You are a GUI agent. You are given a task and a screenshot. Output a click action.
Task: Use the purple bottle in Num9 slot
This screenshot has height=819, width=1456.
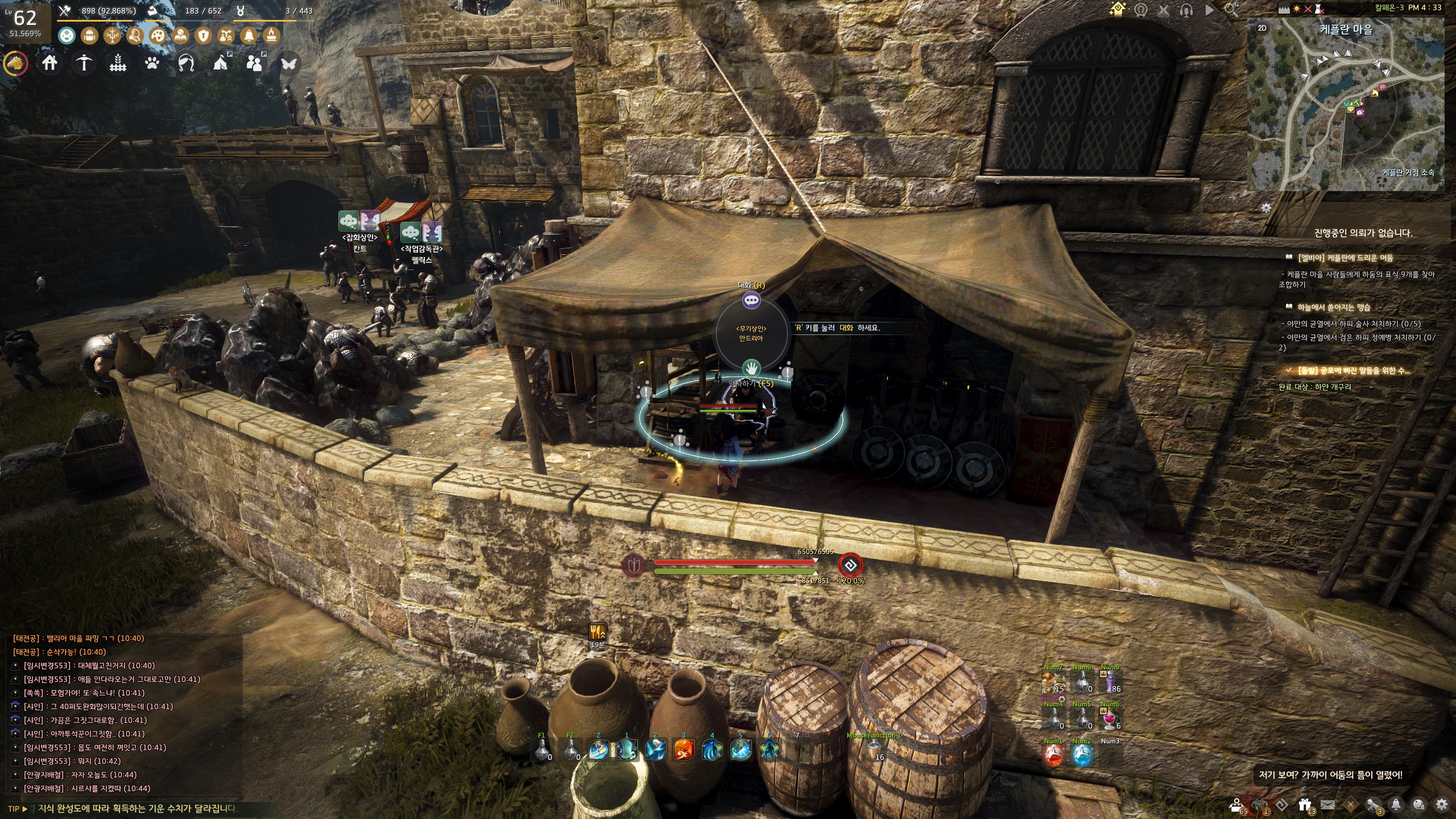click(1110, 682)
